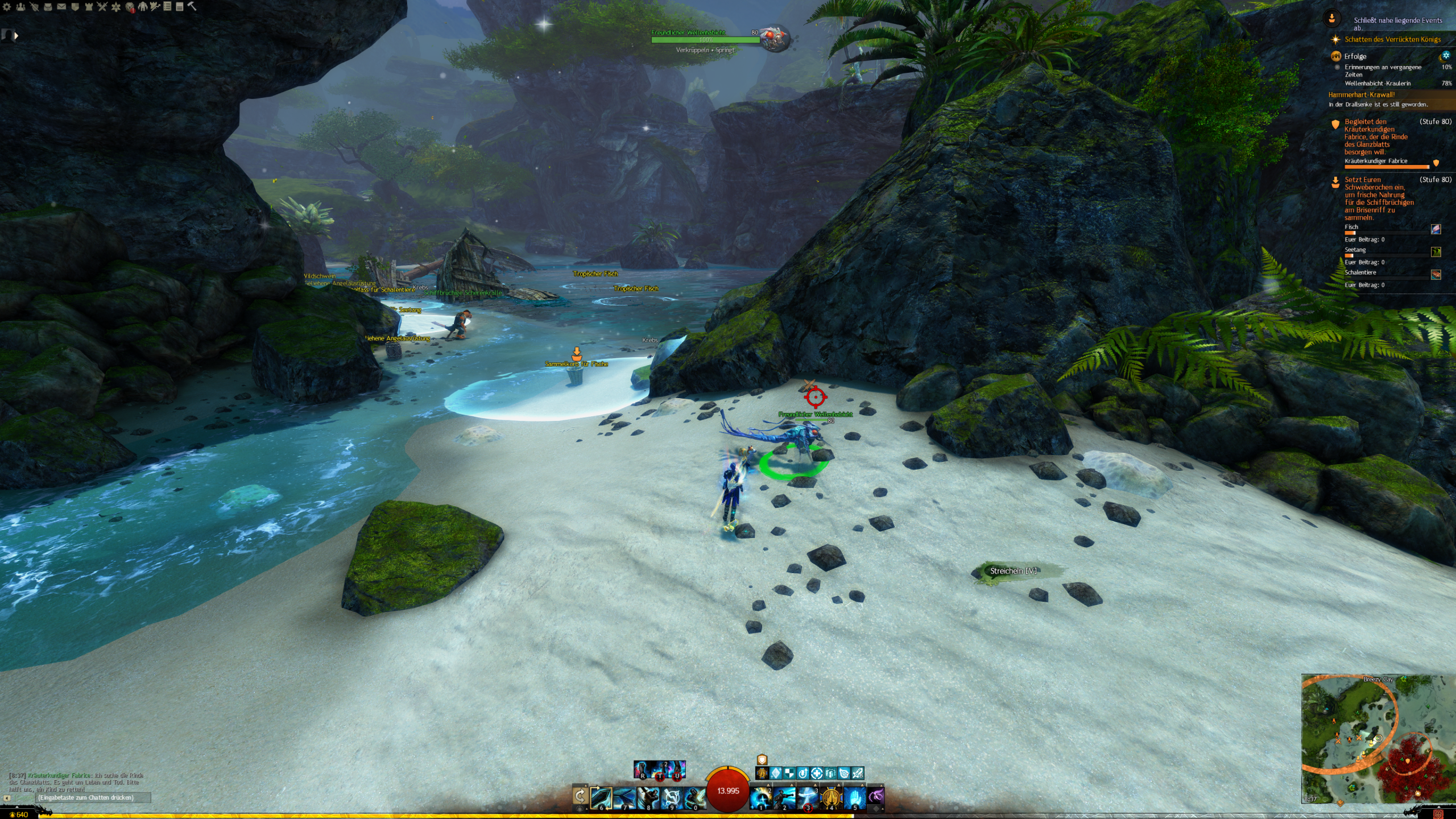The width and height of the screenshot is (1456, 819).
Task: Open the Black Lion trading post lion icon
Action: point(130,7)
